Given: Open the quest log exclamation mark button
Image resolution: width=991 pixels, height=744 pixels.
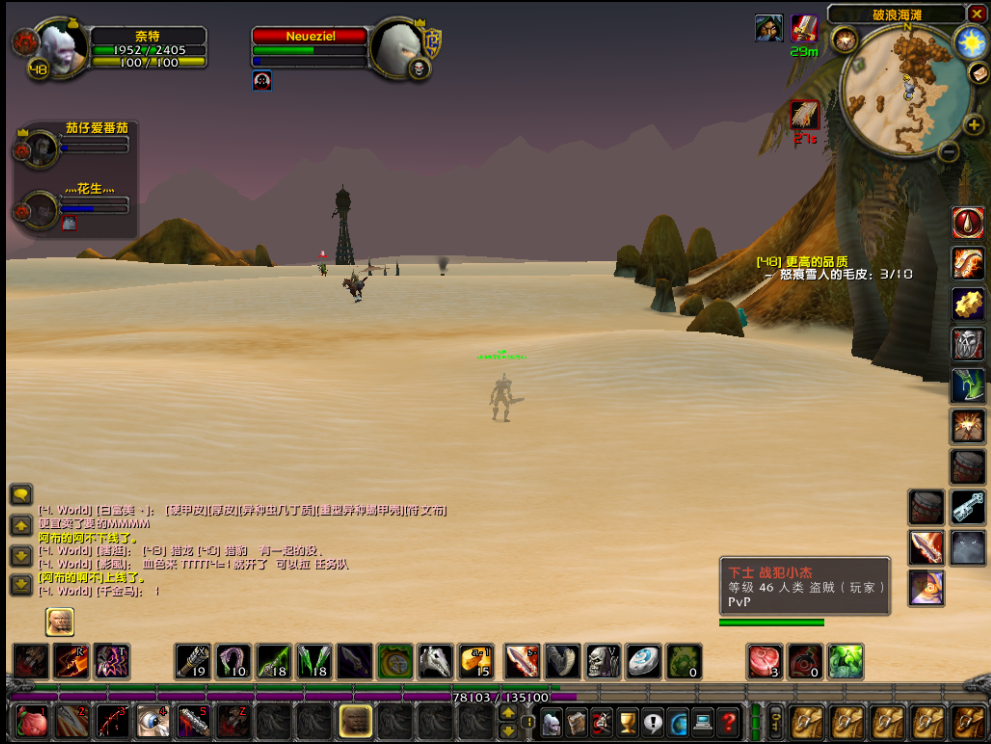Looking at the screenshot, I should (x=653, y=720).
